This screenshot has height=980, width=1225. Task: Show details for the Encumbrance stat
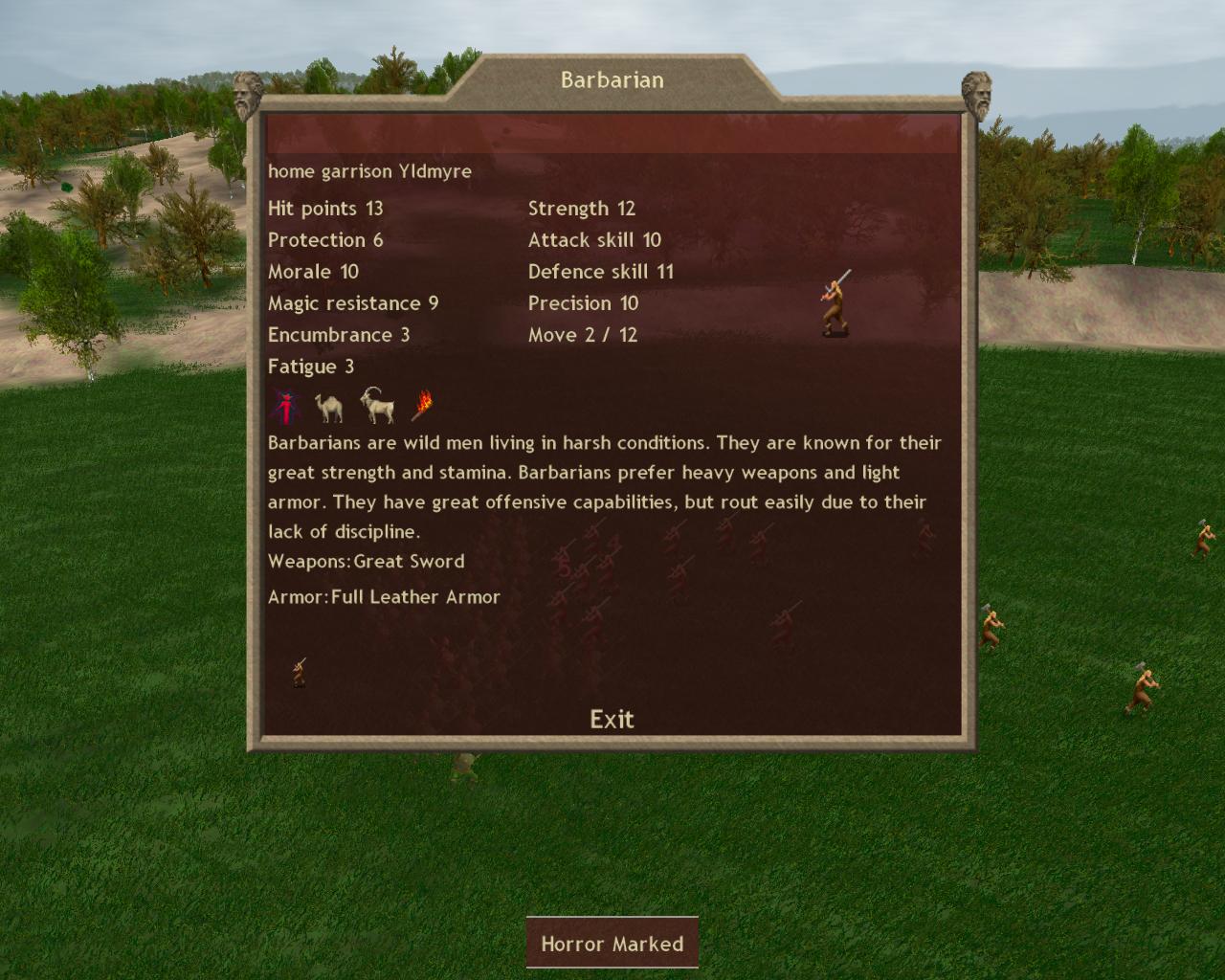click(339, 335)
